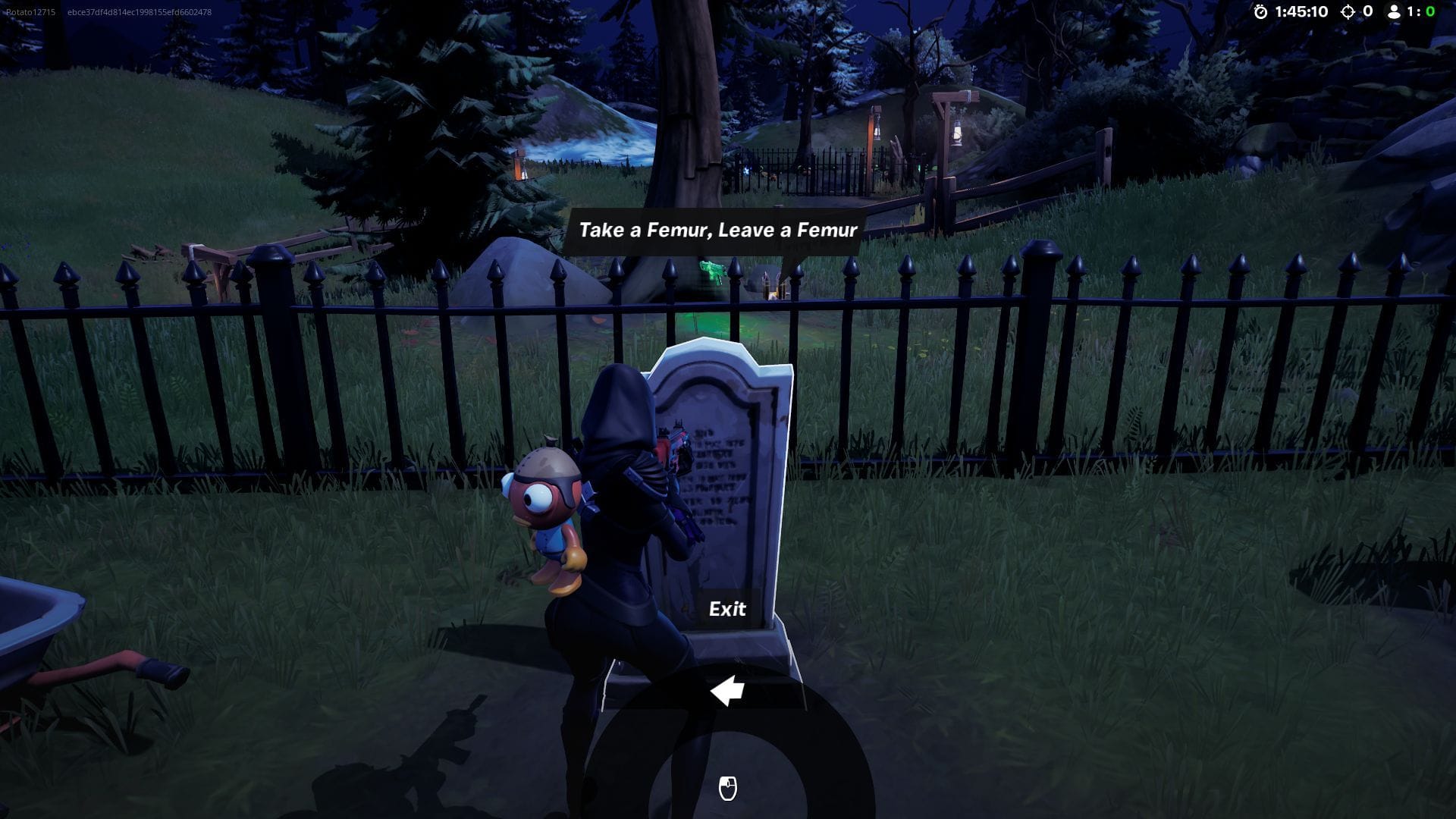This screenshot has height=819, width=1456.
Task: Click the Take a Femur, Leave a Femur banner
Action: [718, 230]
